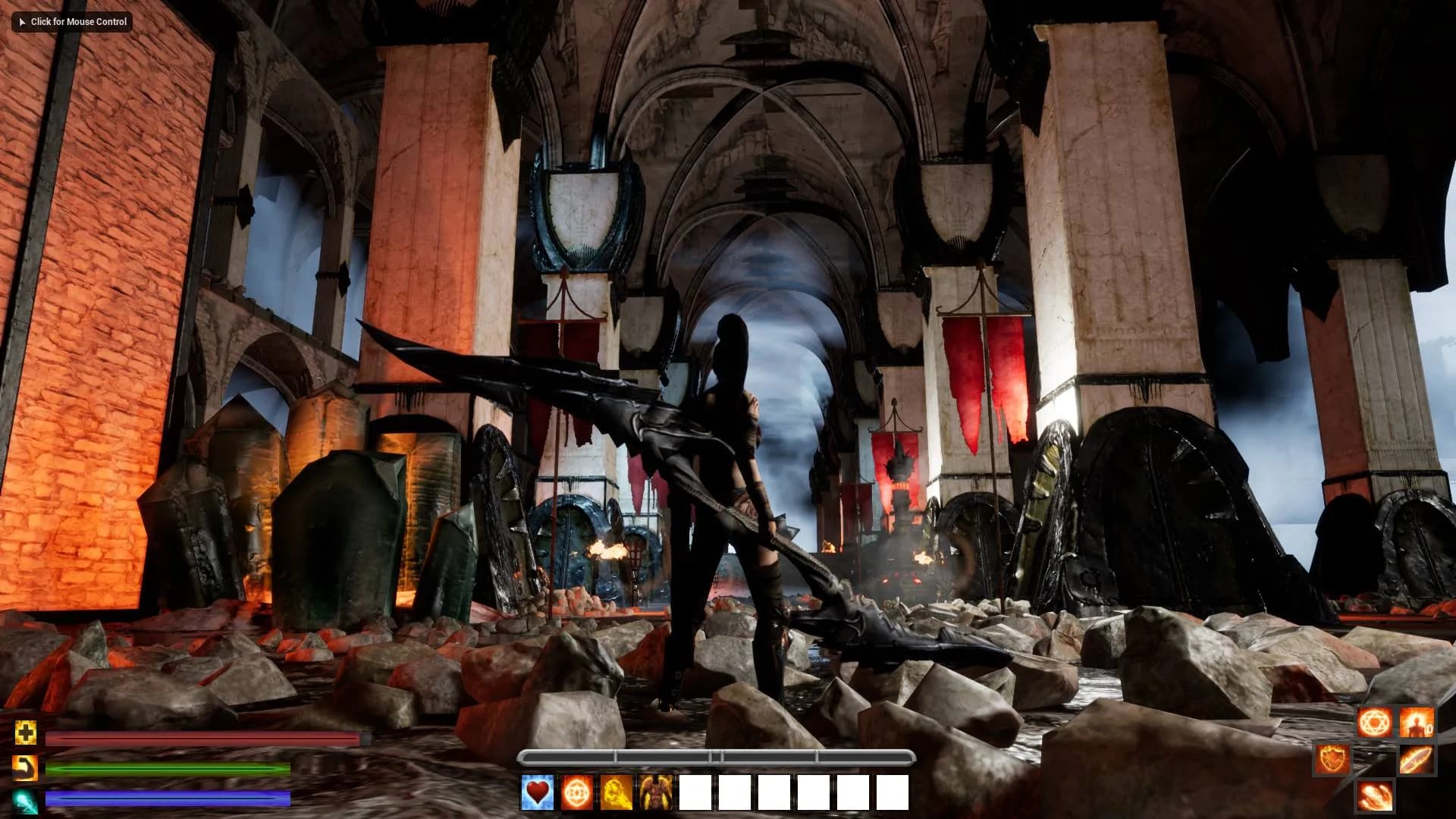Select the fiery claw slash ability

click(x=1375, y=795)
